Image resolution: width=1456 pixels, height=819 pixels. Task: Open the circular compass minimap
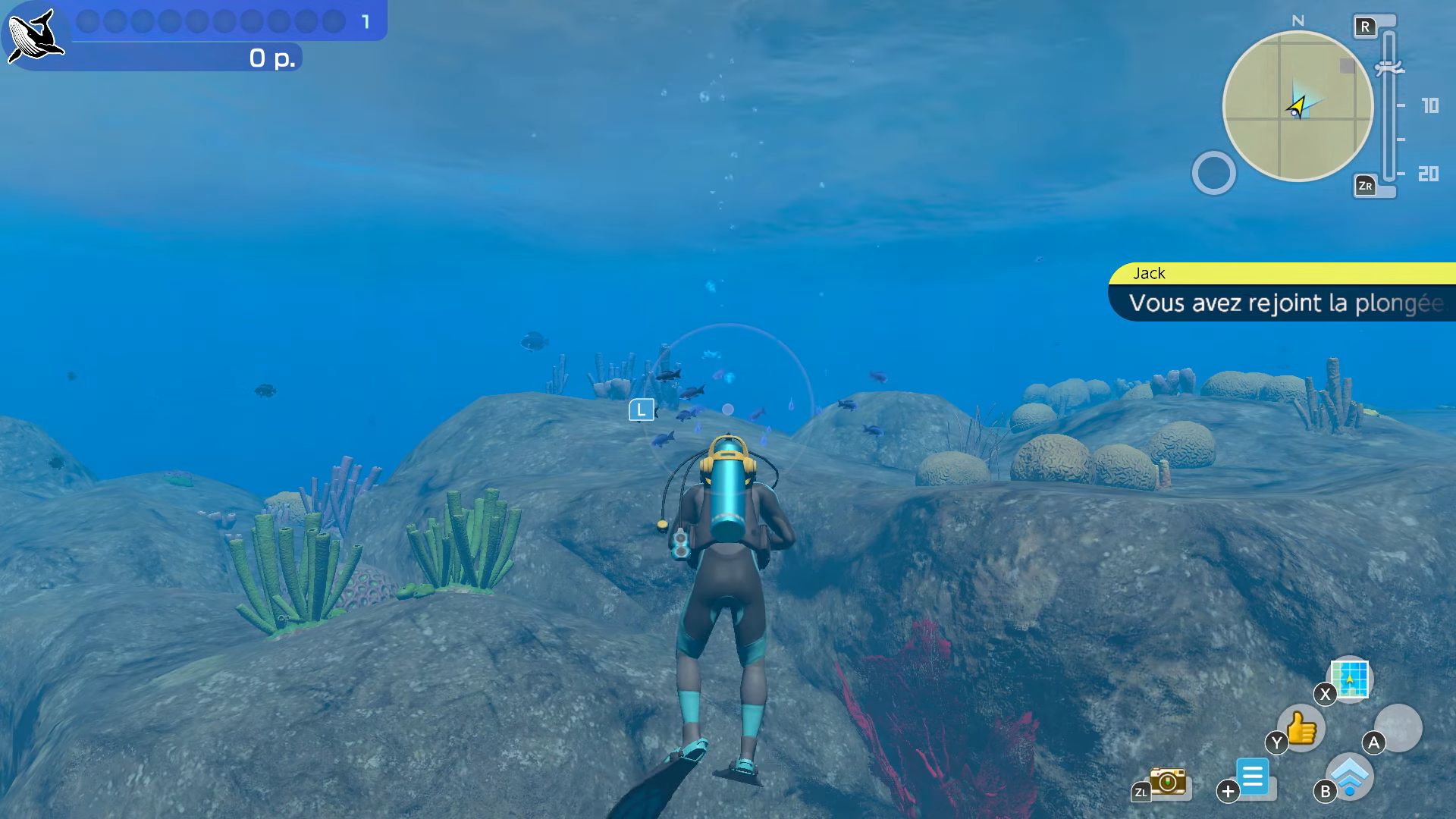(1298, 106)
